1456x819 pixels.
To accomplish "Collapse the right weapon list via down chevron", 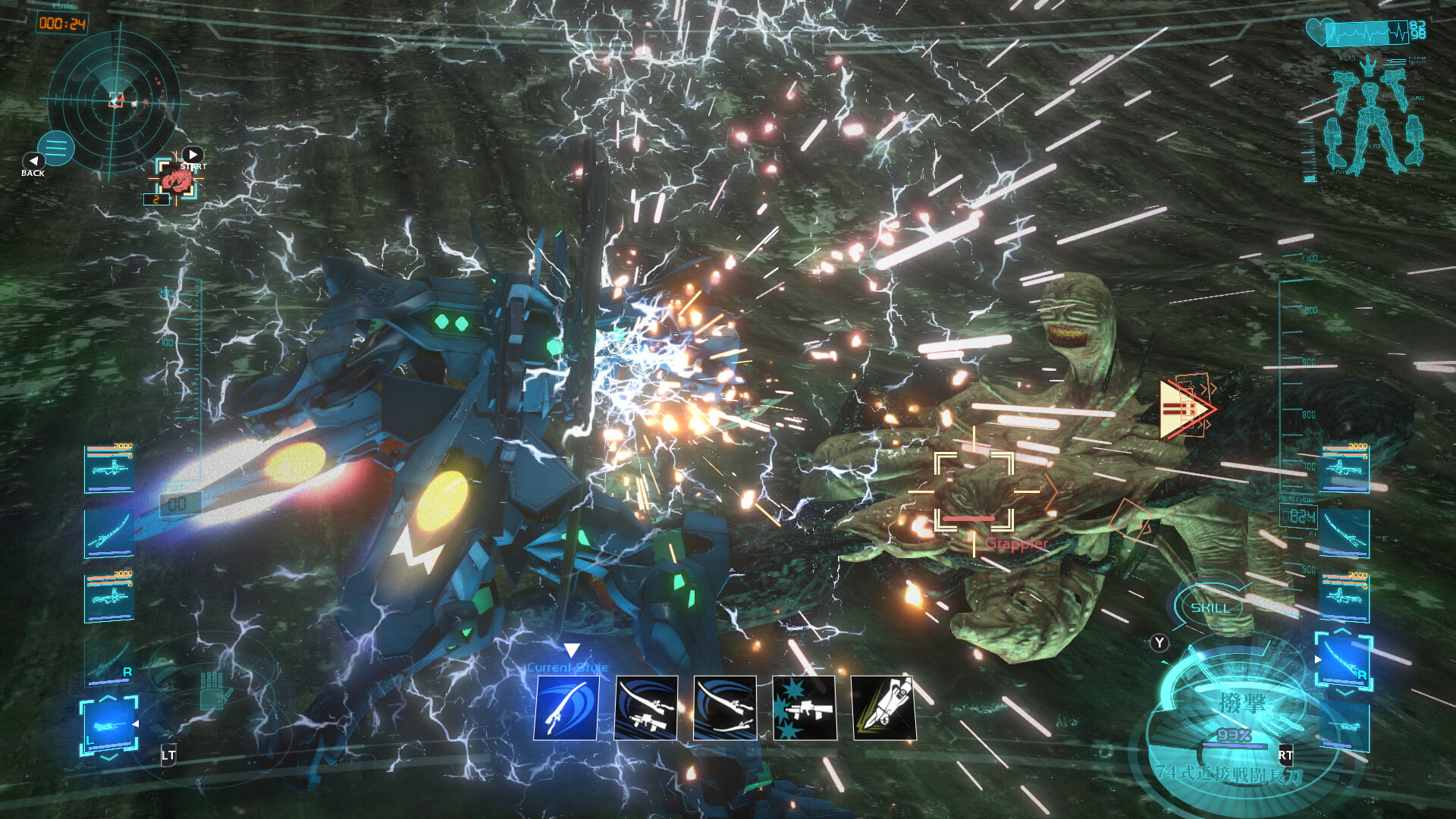I will click(1345, 693).
